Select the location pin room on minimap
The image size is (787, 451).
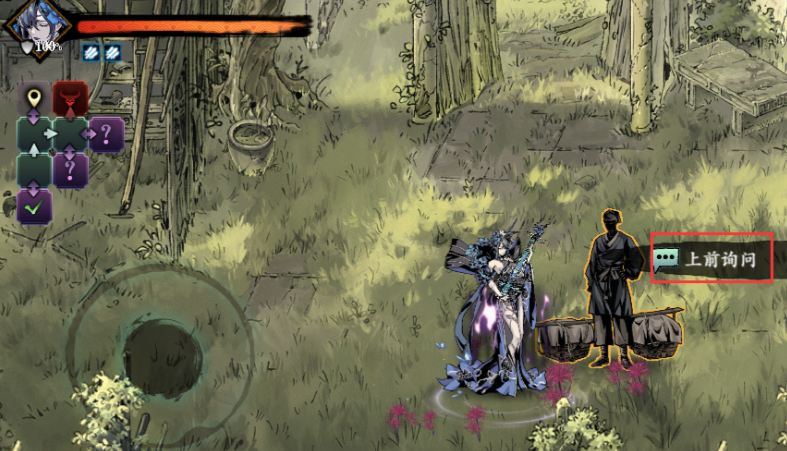(35, 99)
